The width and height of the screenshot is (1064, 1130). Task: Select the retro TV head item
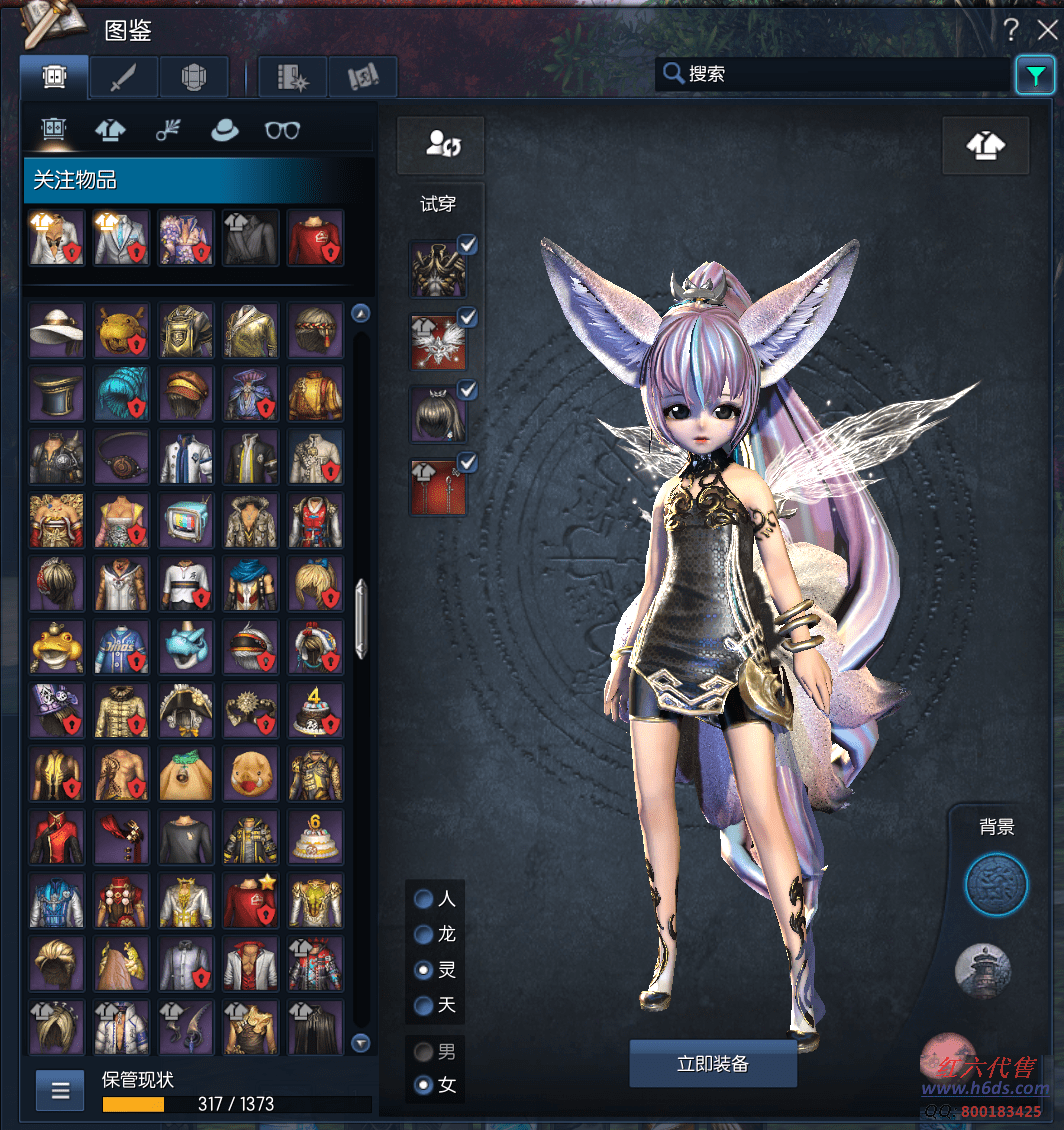tap(187, 521)
